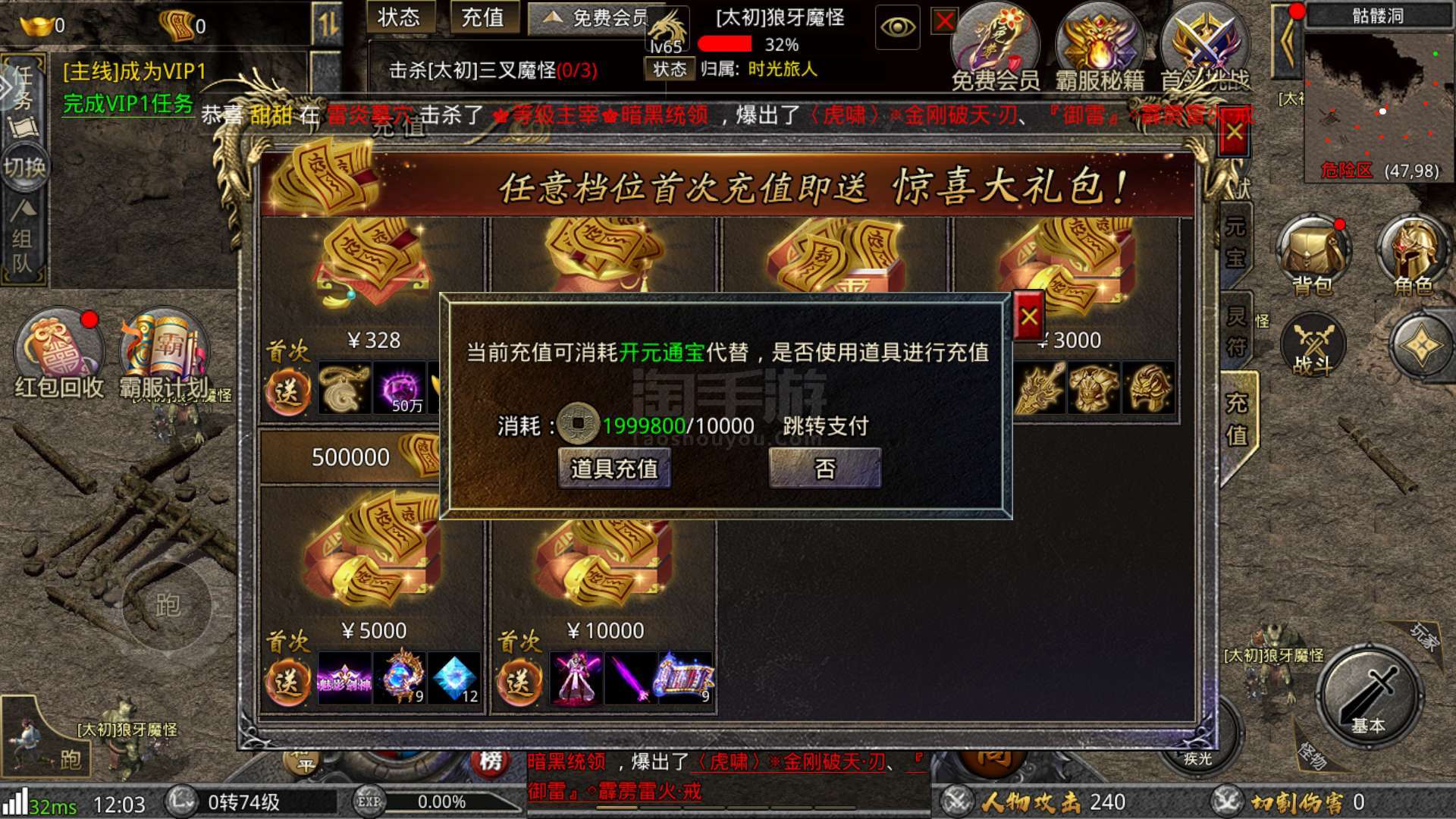Screen dimensions: 1456x819
Task: Toggle the boss visibility eye icon
Action: click(x=897, y=27)
